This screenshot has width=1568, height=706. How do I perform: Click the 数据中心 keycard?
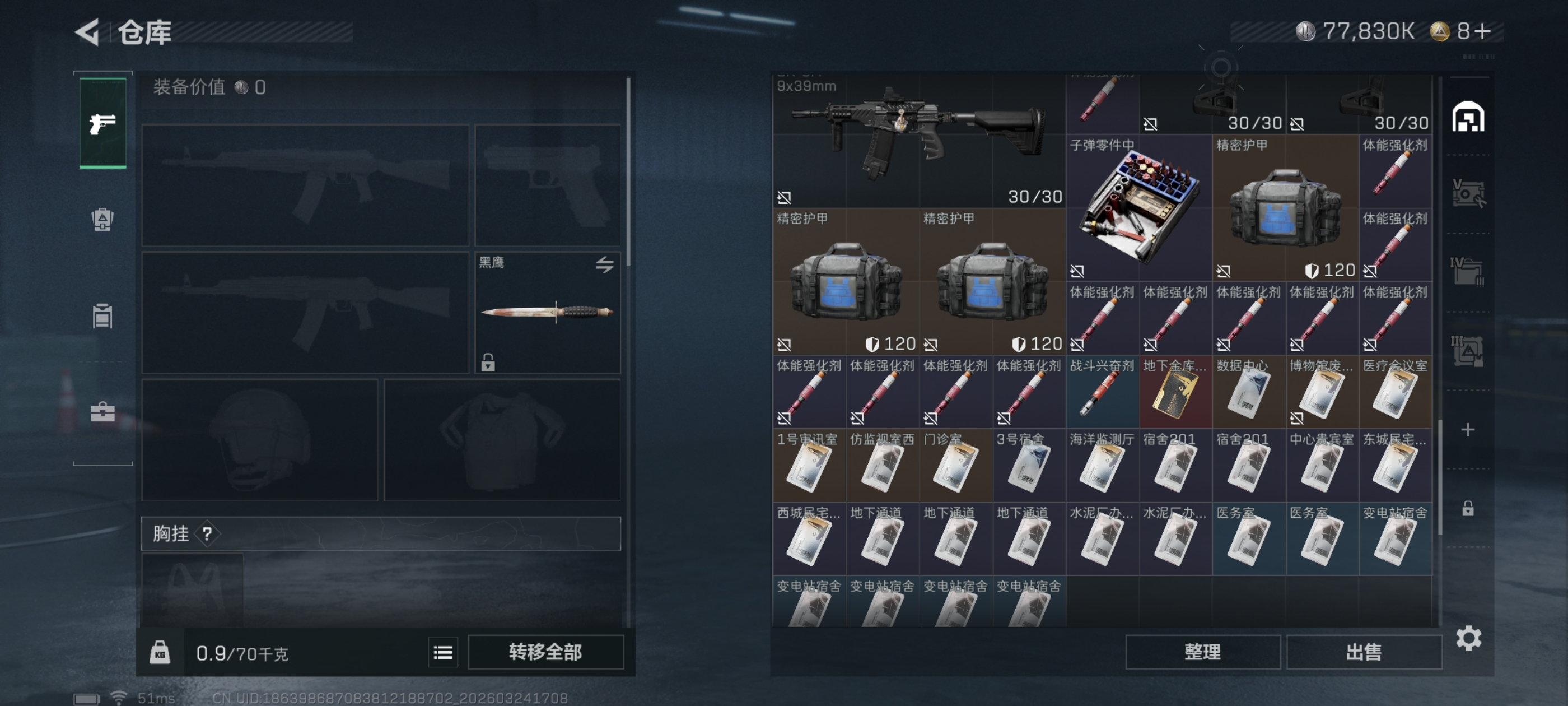point(1248,393)
